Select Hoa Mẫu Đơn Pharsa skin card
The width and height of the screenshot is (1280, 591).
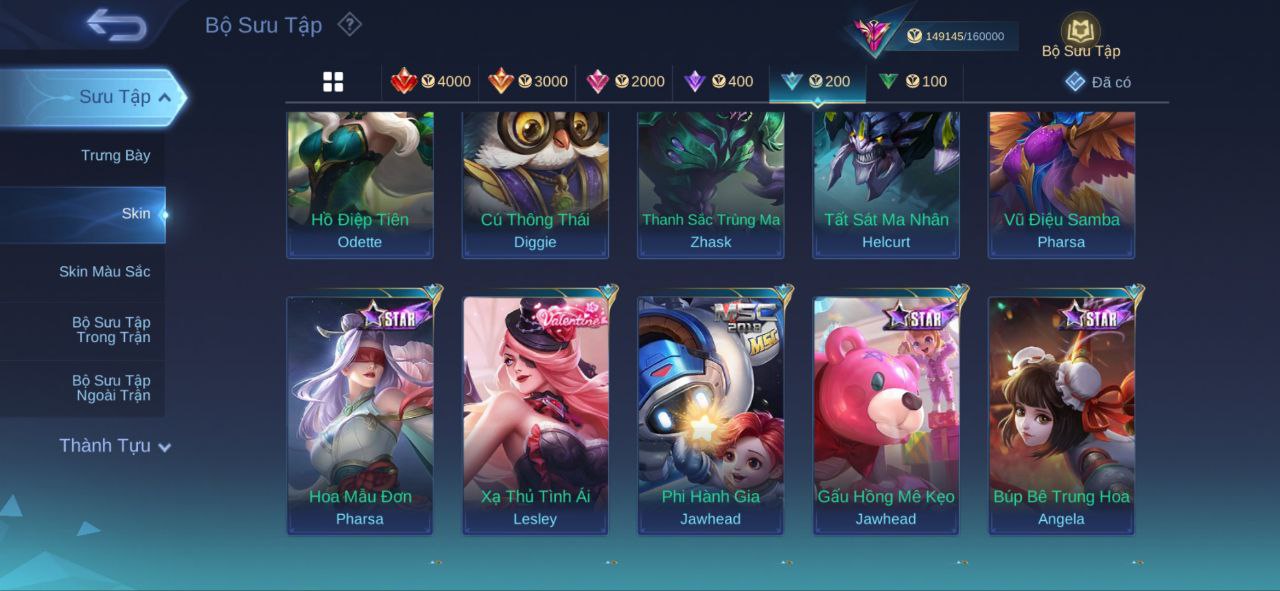pyautogui.click(x=360, y=415)
